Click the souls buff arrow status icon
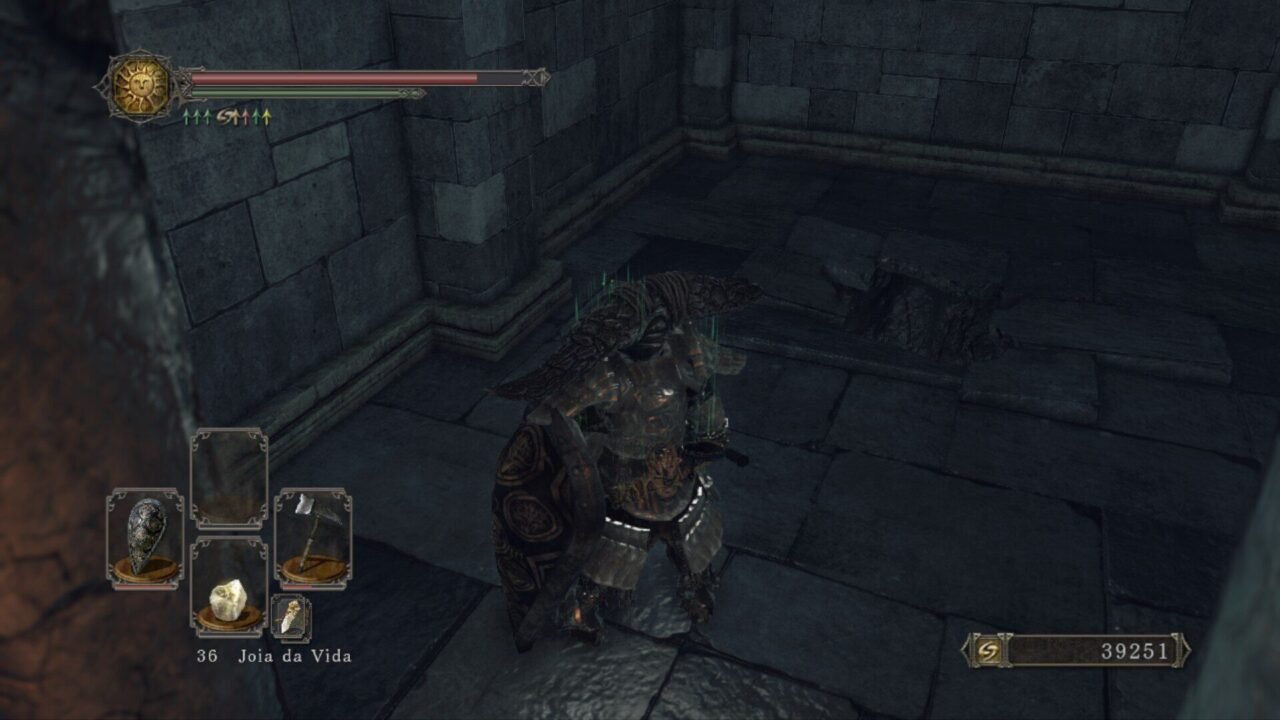Viewport: 1280px width, 720px height. point(229,117)
